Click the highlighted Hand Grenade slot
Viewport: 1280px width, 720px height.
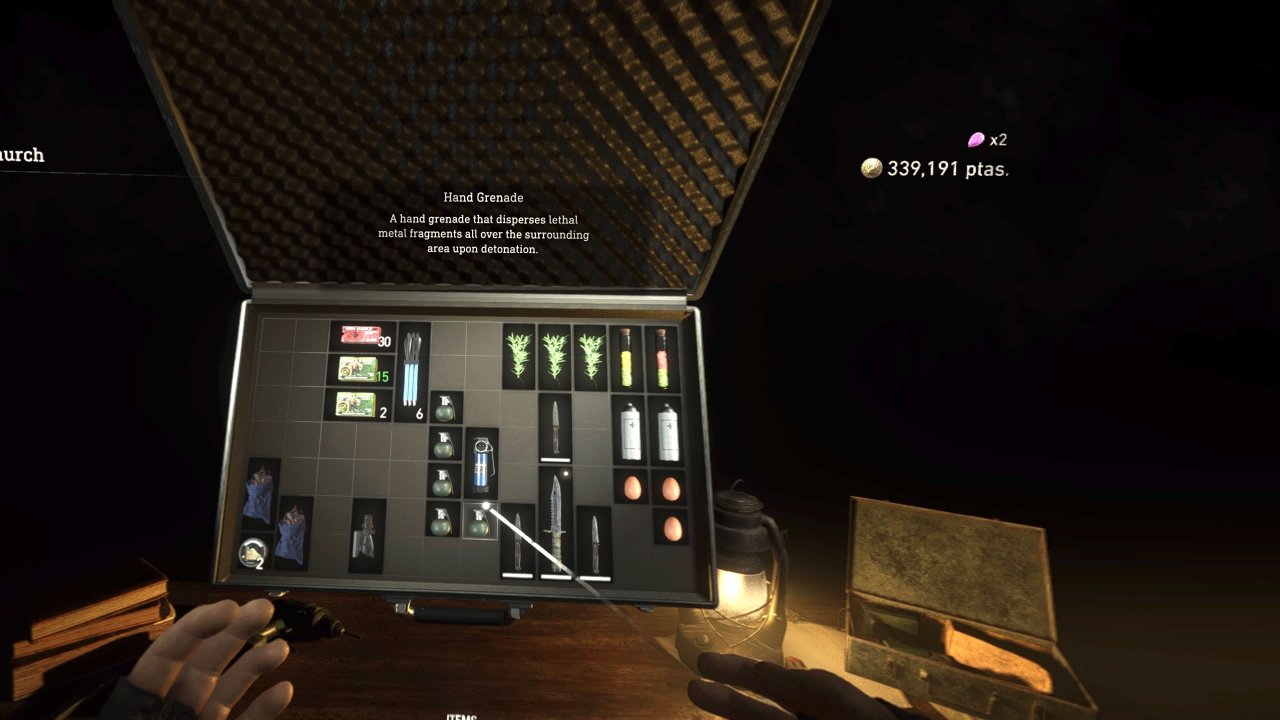click(479, 521)
